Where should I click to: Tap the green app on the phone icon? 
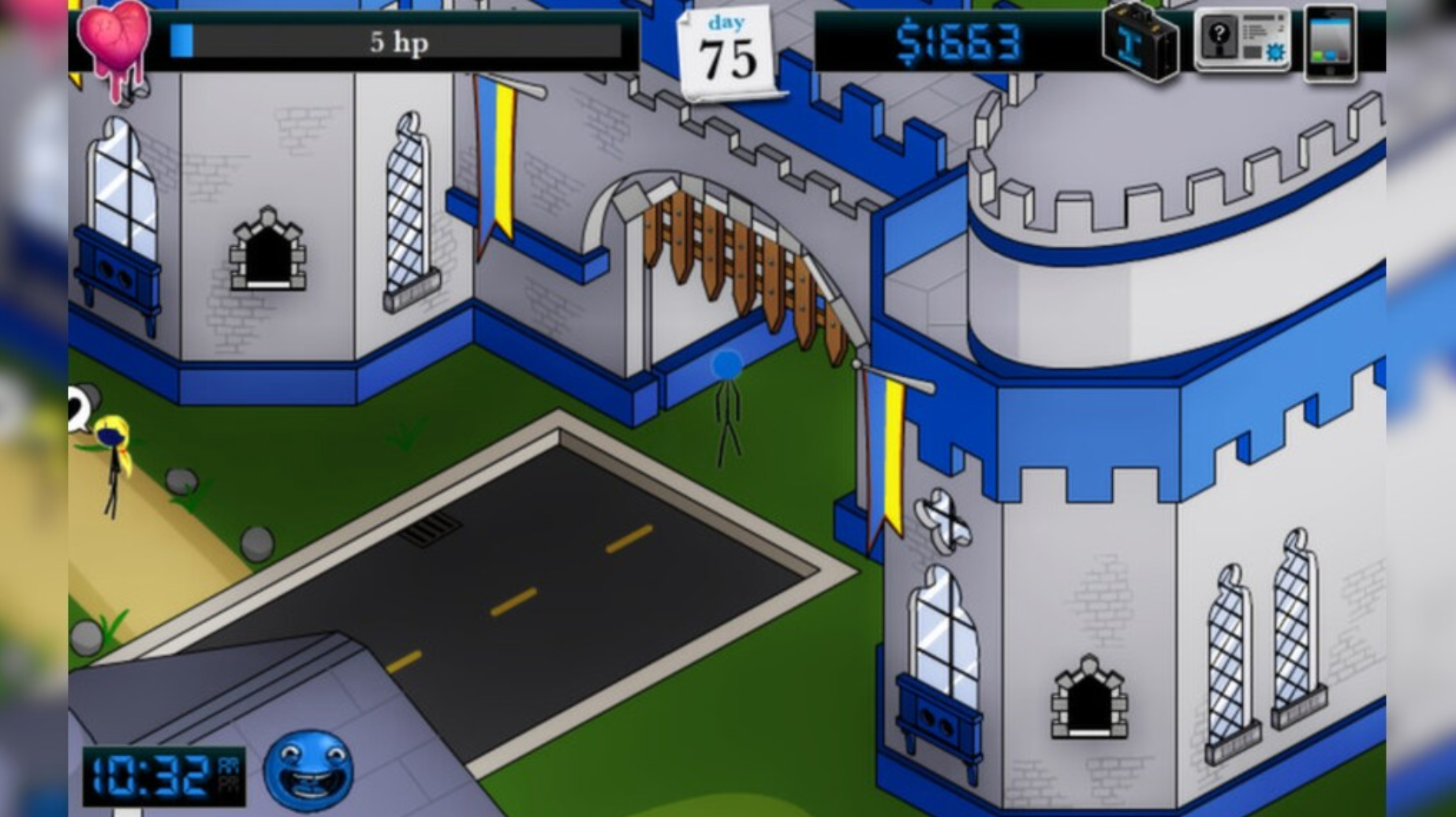[1317, 55]
